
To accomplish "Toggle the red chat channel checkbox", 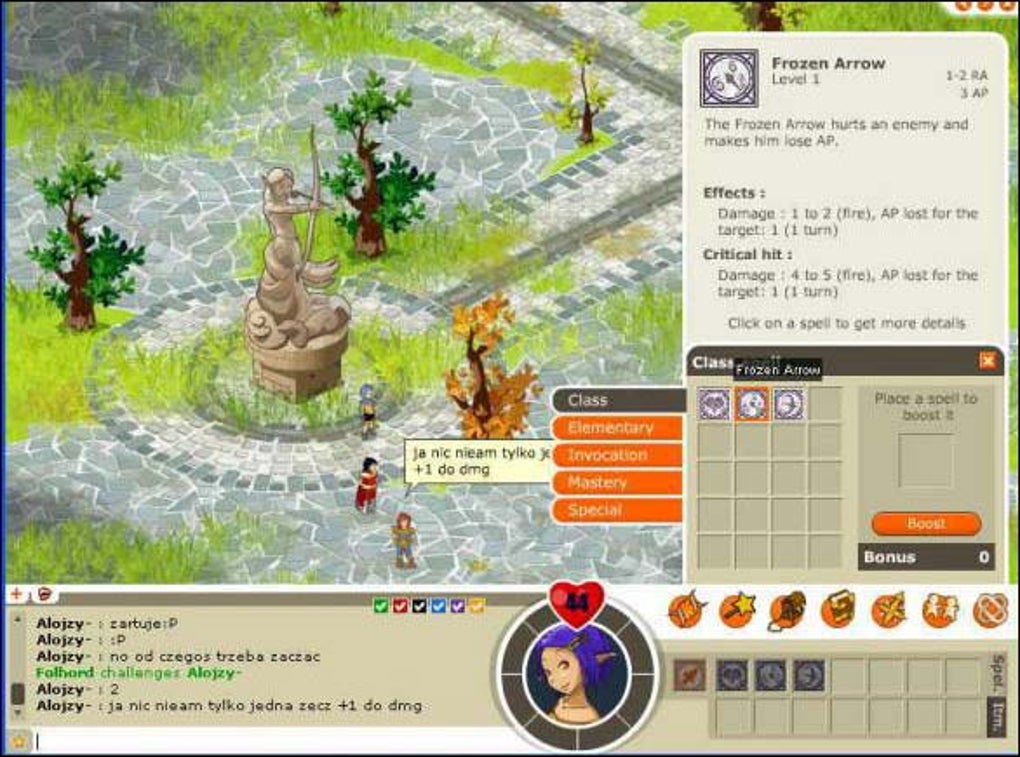I will pyautogui.click(x=399, y=605).
